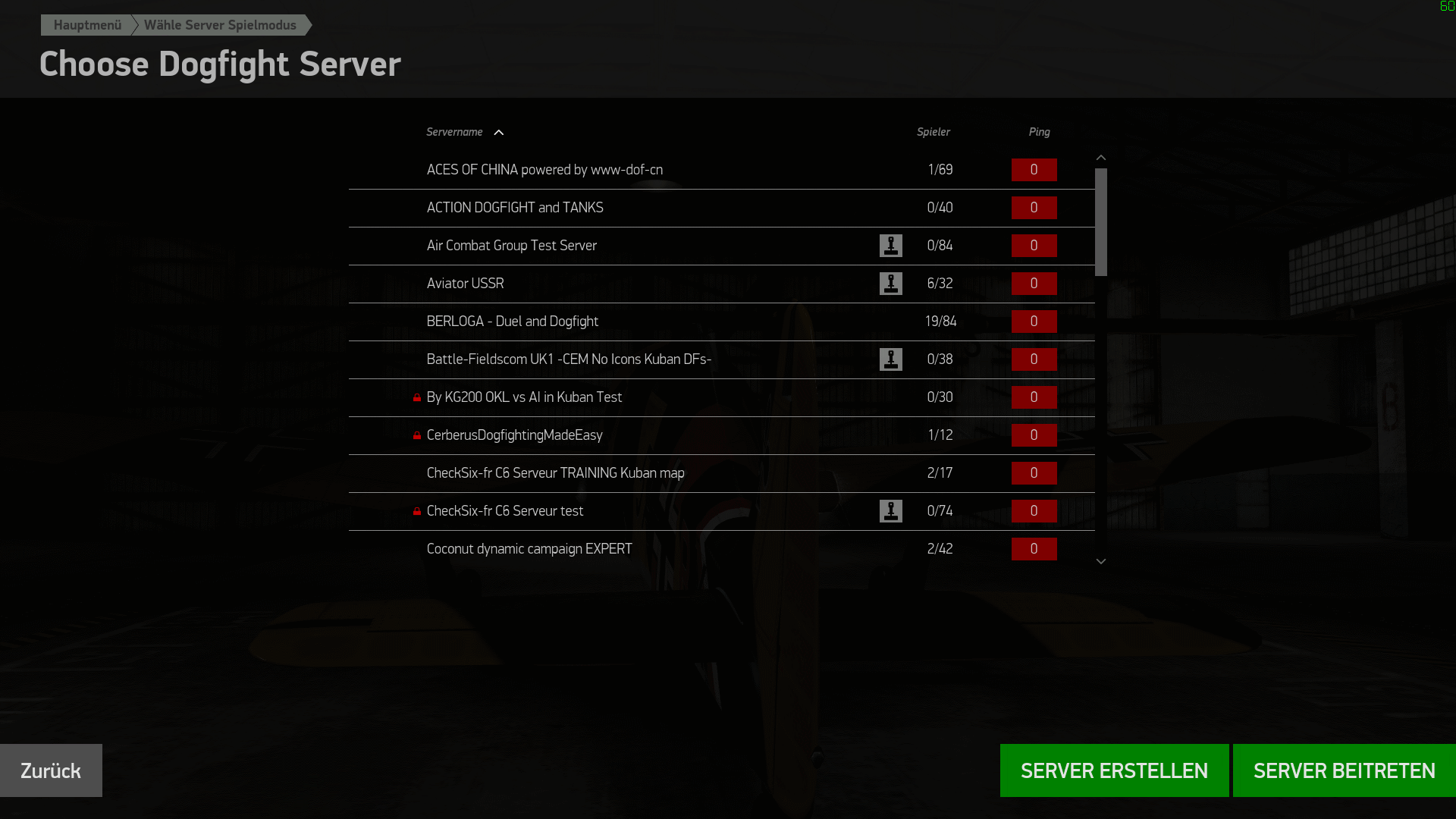Click the padlock icon on By KG200 OKL server
Viewport: 1456px width, 819px height.
click(417, 397)
